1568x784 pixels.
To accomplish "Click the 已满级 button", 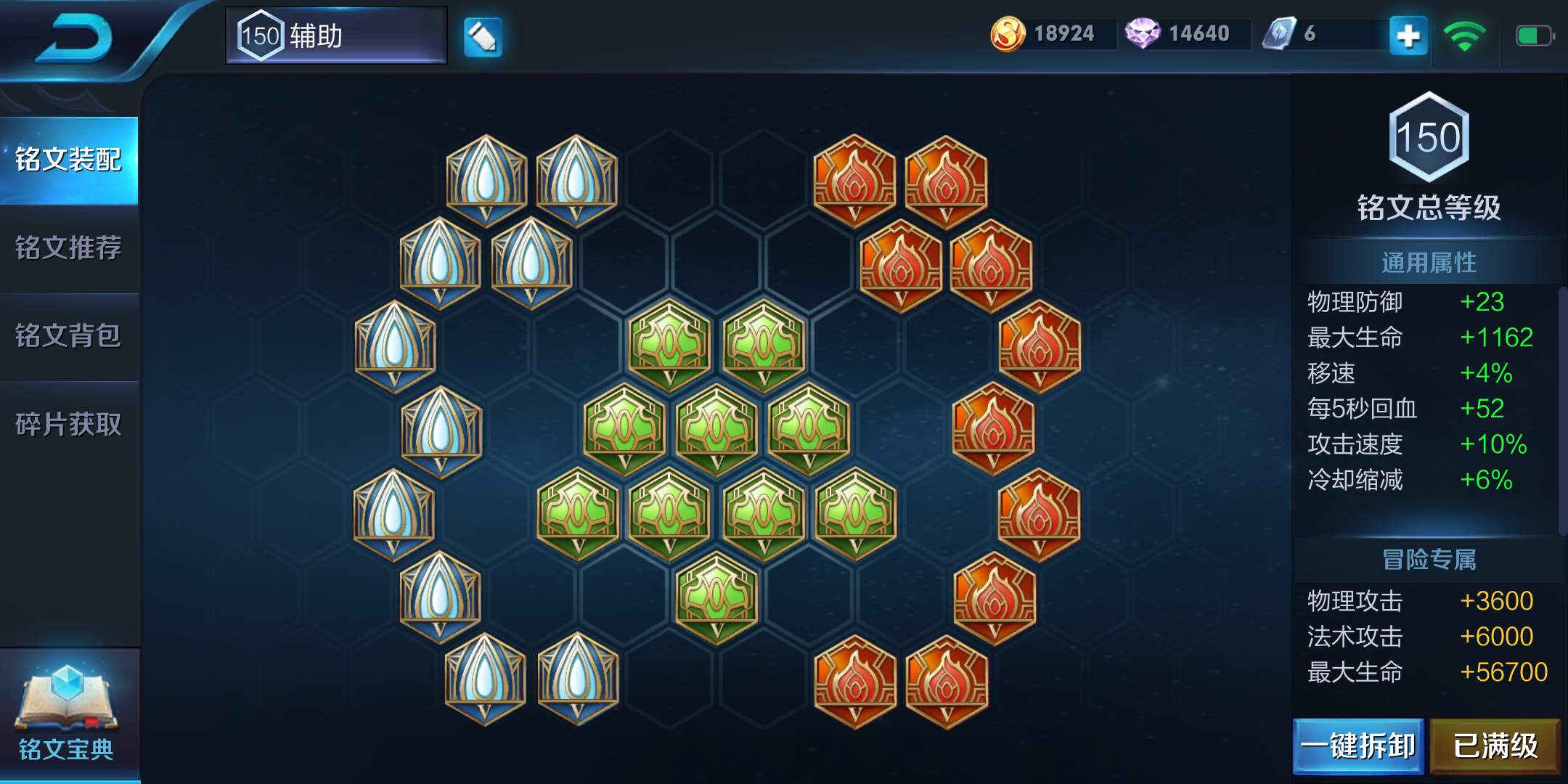I will coord(1495,746).
